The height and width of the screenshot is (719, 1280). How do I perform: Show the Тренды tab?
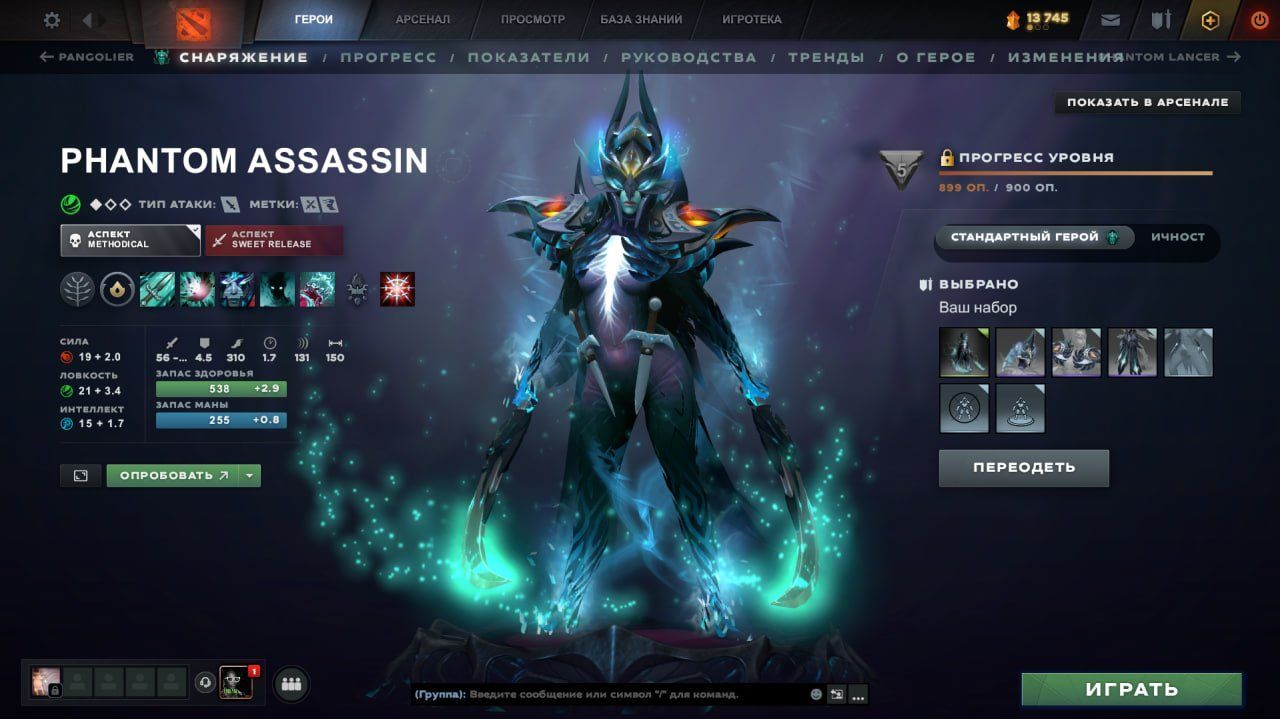[826, 57]
